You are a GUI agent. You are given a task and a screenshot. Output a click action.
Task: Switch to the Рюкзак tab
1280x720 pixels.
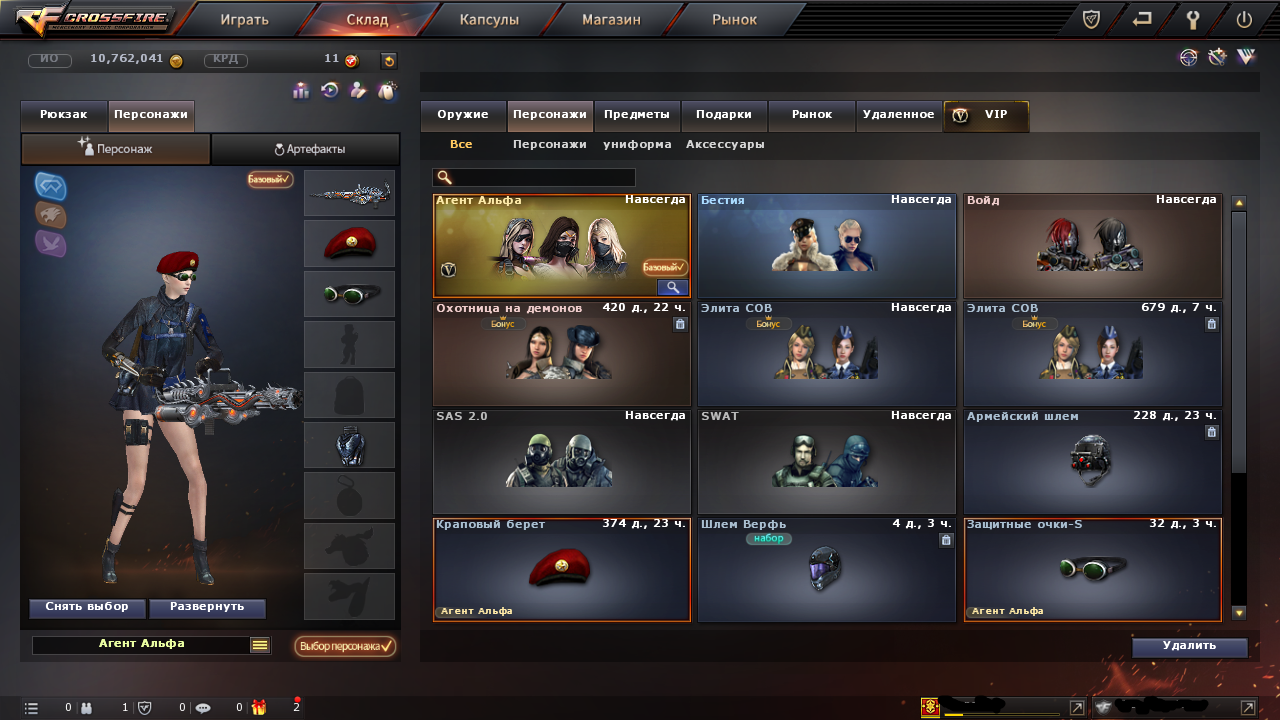tap(64, 115)
